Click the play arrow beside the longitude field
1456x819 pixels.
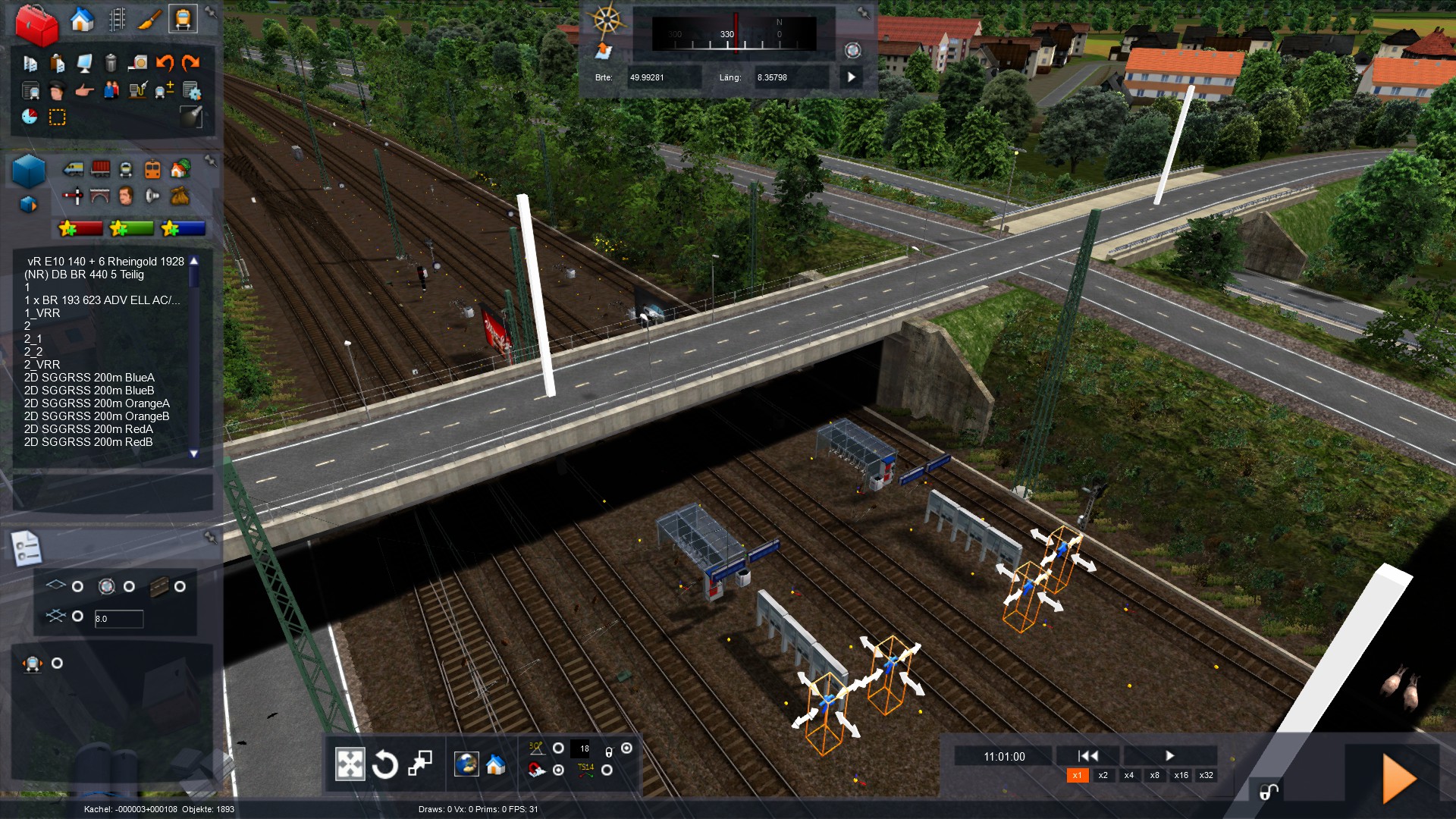pos(851,77)
